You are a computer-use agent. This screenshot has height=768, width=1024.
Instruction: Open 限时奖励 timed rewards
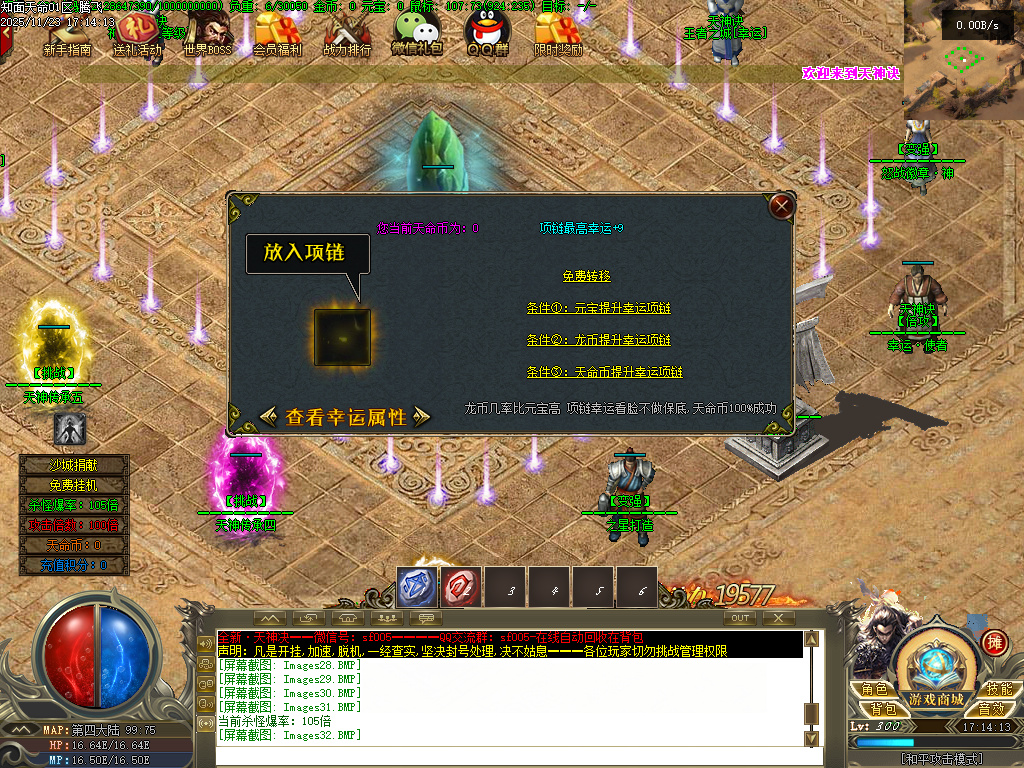(x=558, y=36)
